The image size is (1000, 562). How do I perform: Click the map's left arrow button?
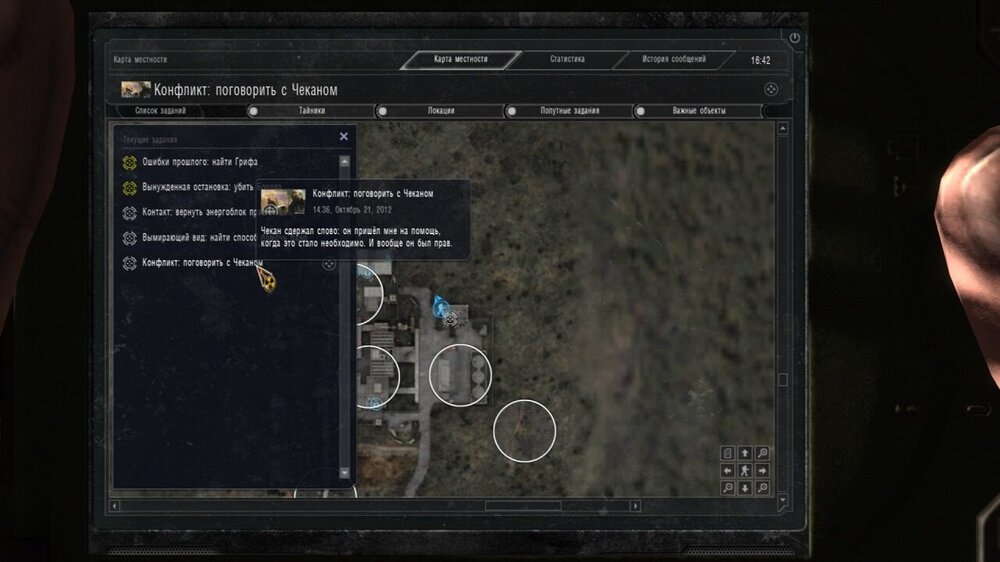727,471
